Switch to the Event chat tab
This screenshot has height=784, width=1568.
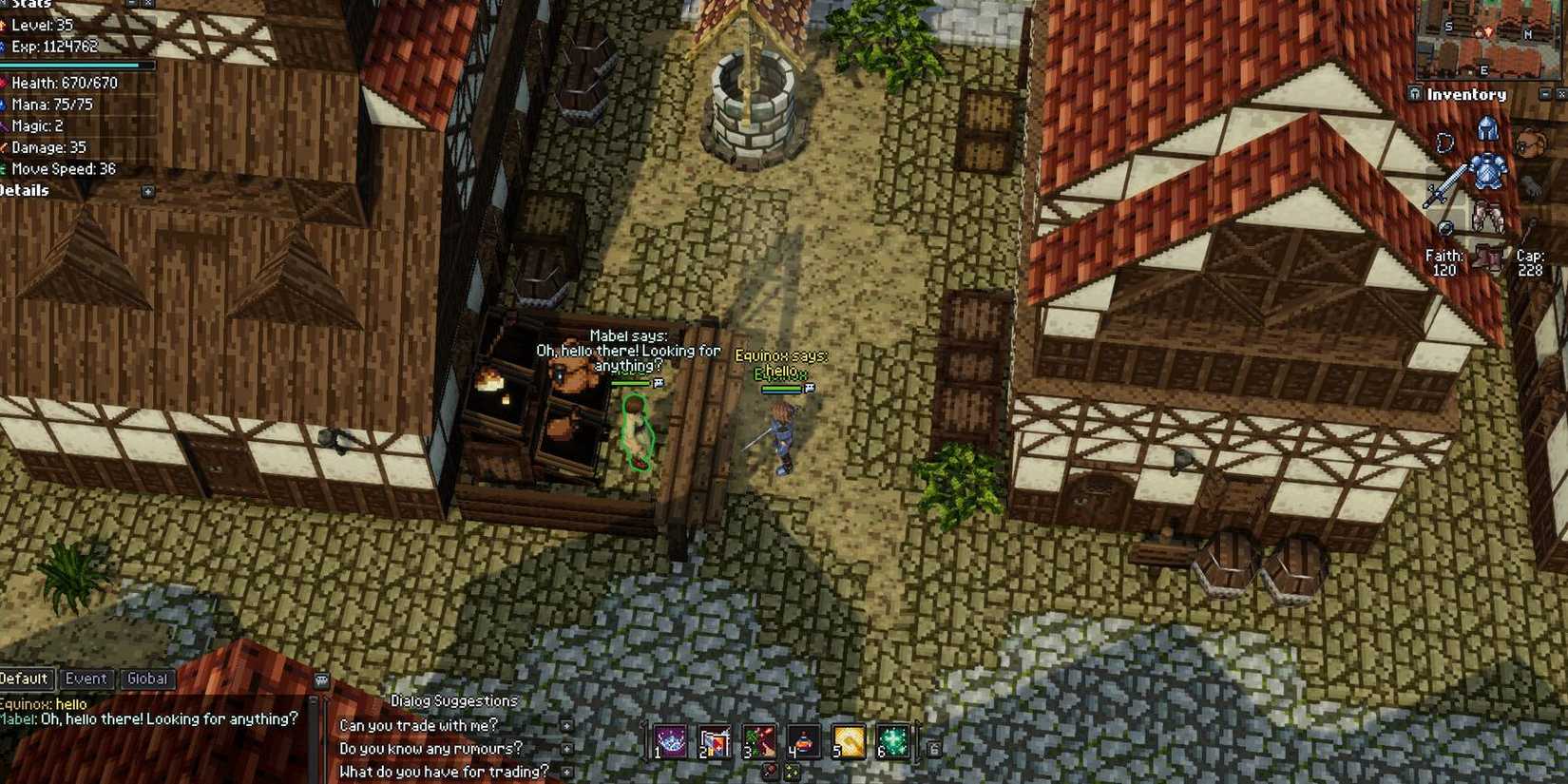[x=86, y=679]
